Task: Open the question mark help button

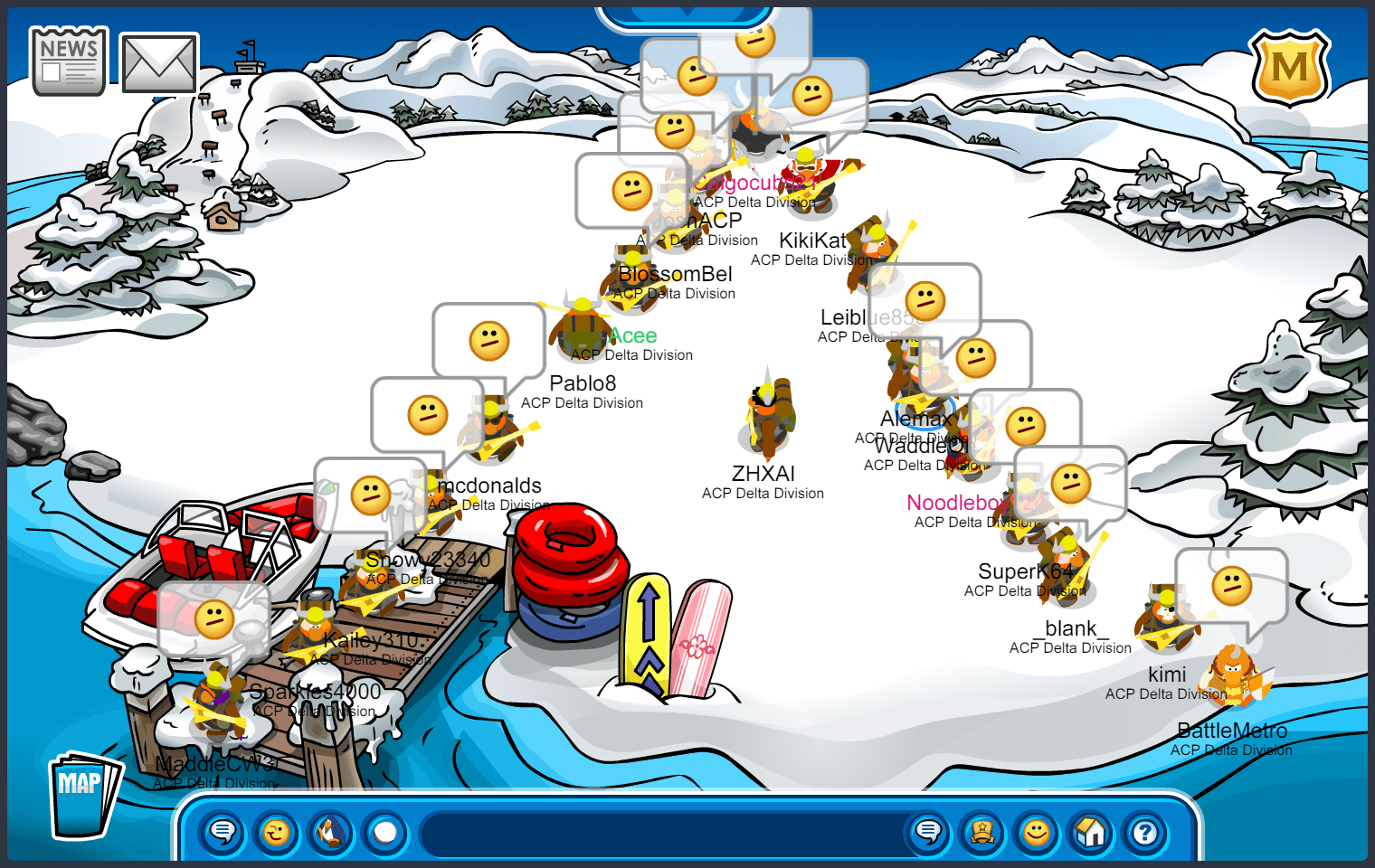Action: [x=1145, y=832]
